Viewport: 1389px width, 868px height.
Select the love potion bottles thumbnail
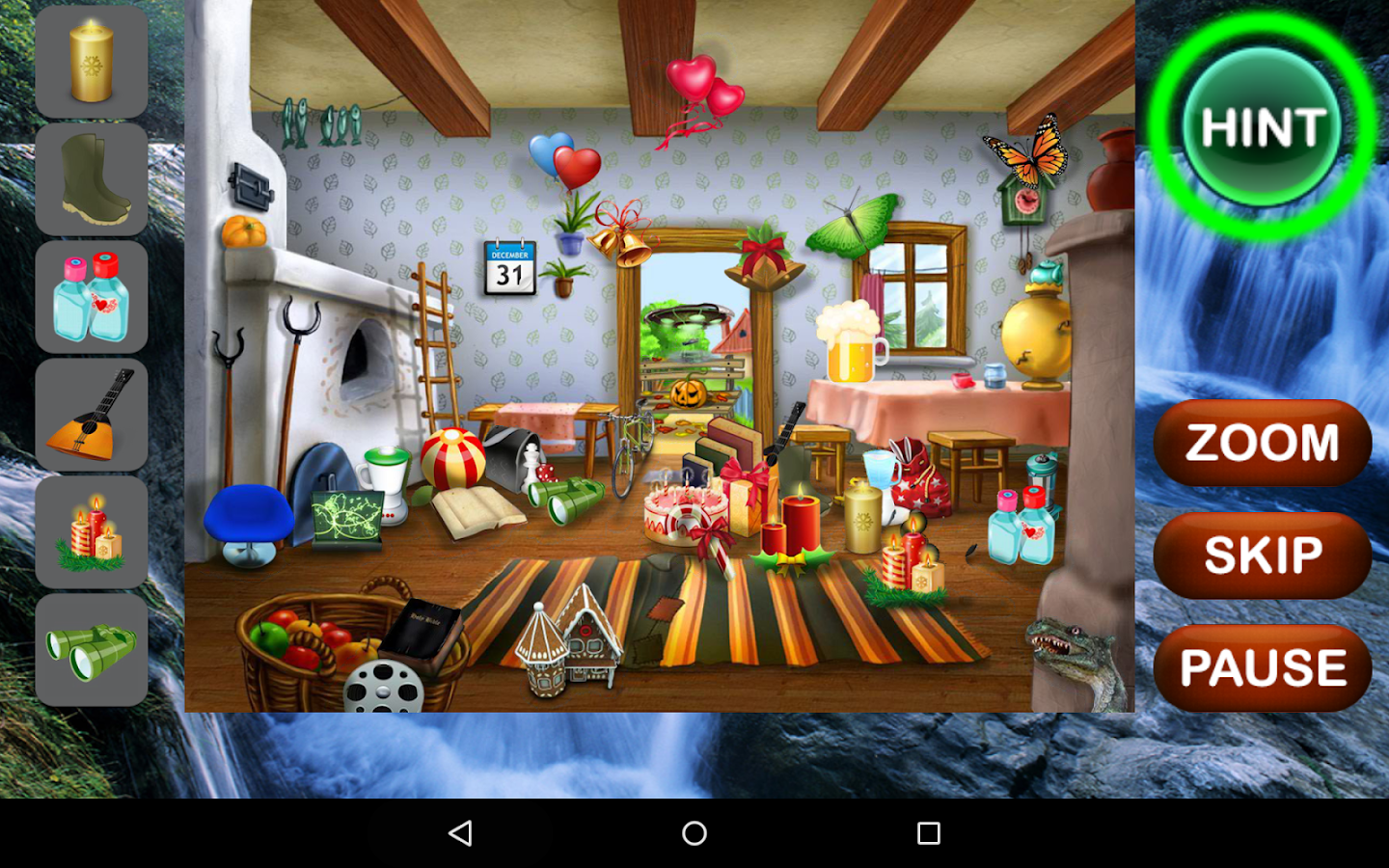92,296
